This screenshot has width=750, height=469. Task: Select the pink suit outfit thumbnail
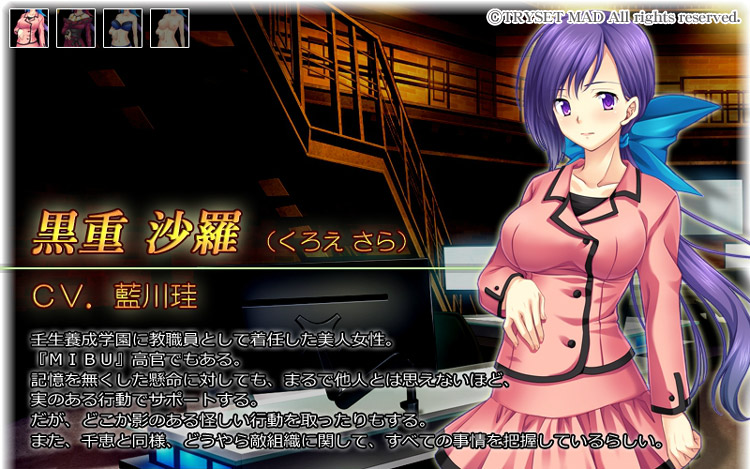(x=28, y=28)
